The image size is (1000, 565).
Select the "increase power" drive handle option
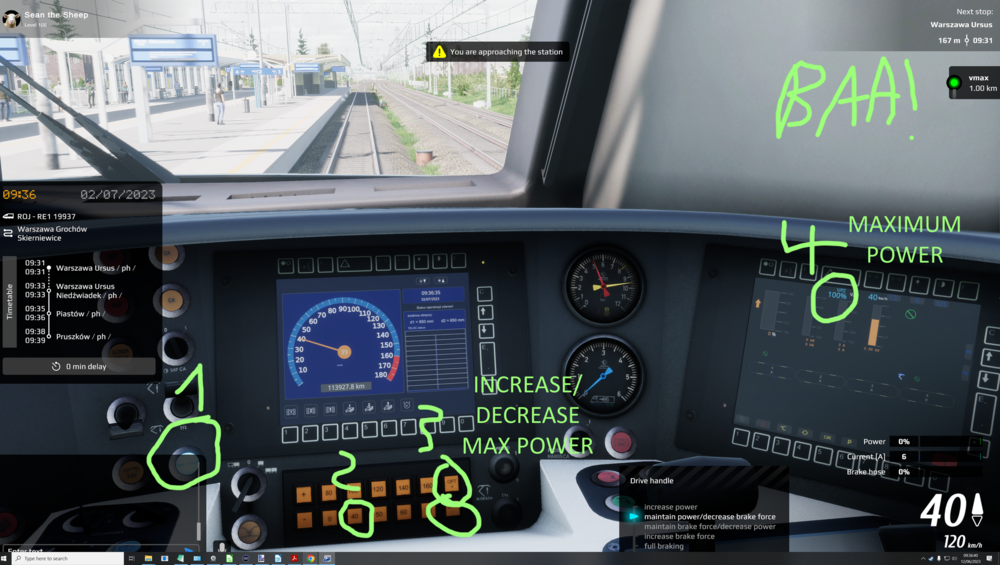pyautogui.click(x=671, y=506)
